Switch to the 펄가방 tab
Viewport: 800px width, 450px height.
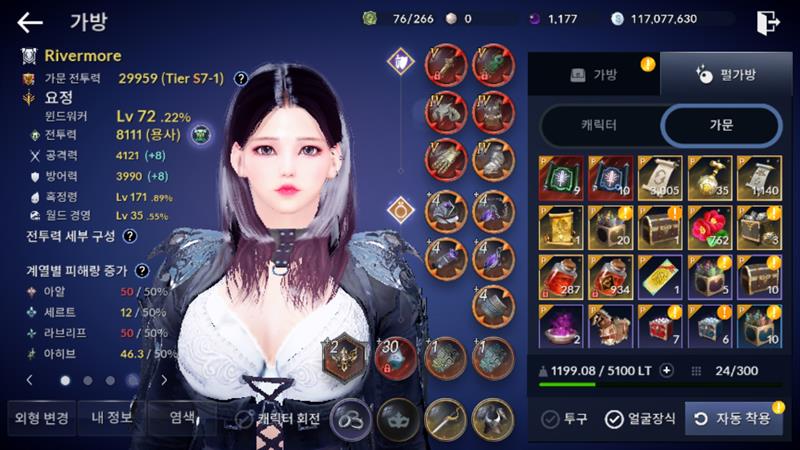pos(723,75)
